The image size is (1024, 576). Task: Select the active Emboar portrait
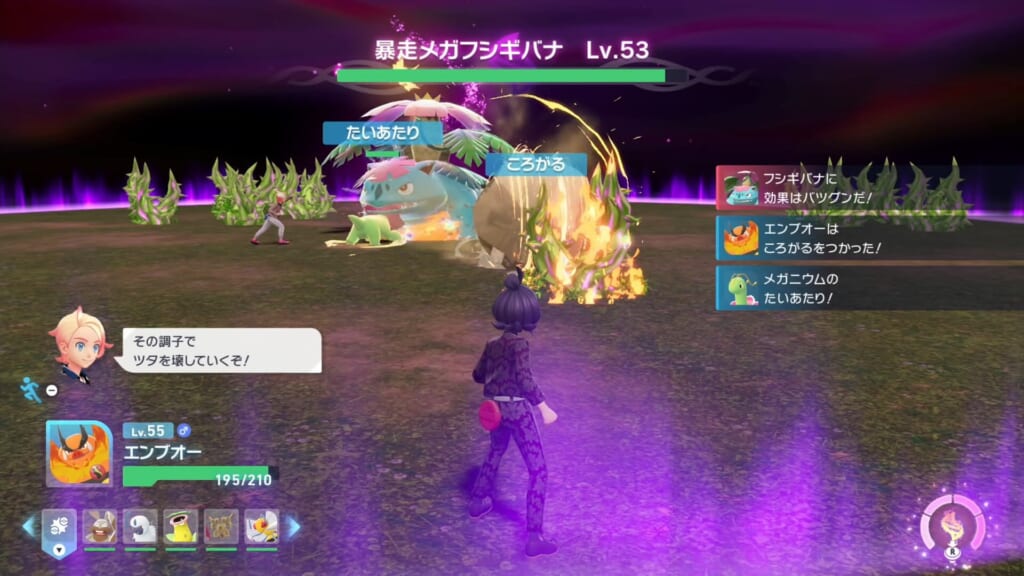(79, 453)
